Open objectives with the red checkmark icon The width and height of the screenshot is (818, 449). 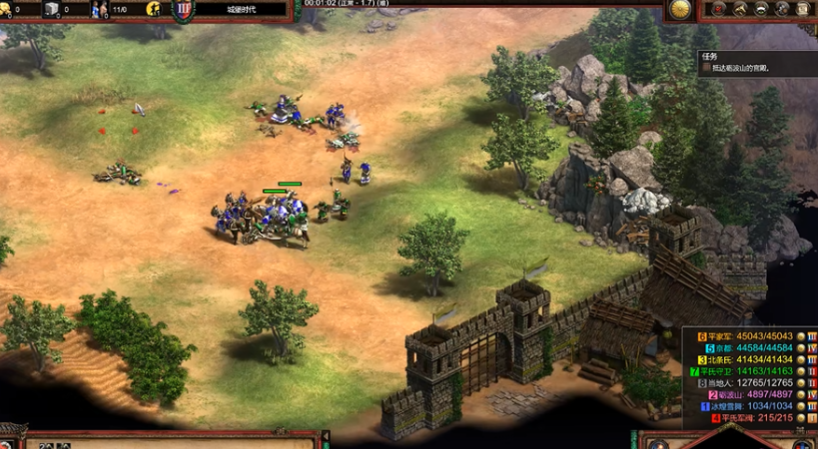click(x=716, y=9)
